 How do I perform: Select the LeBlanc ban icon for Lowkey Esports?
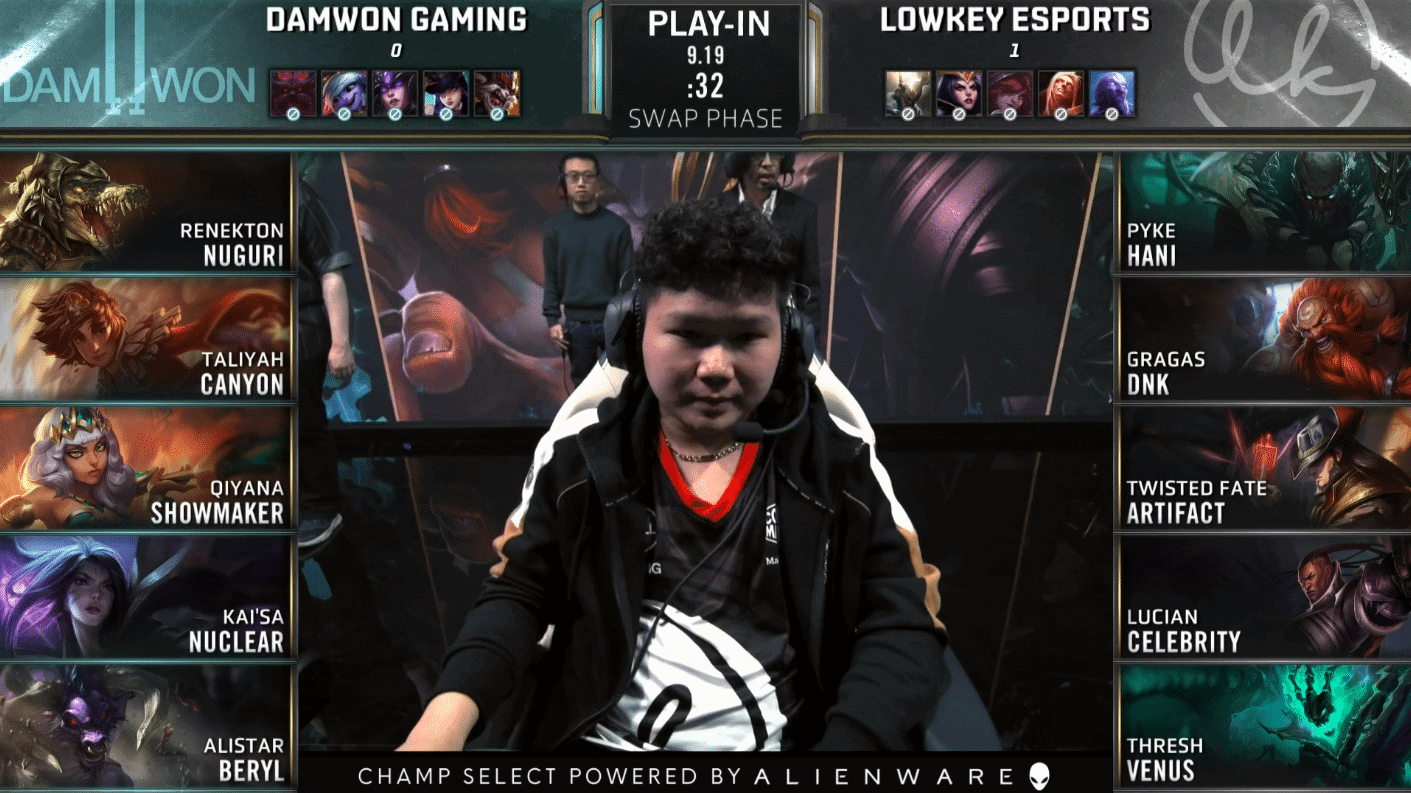click(958, 92)
